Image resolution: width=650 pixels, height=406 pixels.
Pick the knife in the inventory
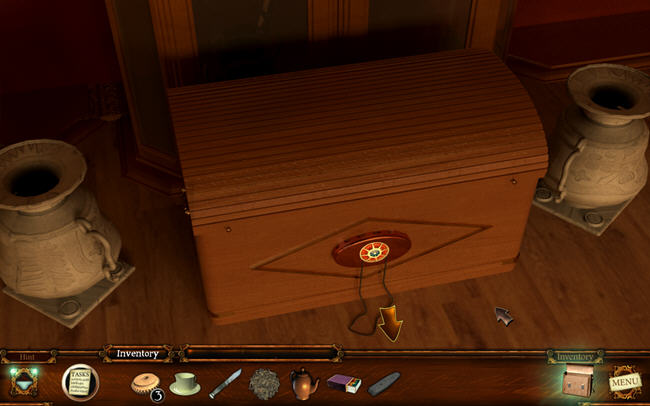tap(225, 383)
